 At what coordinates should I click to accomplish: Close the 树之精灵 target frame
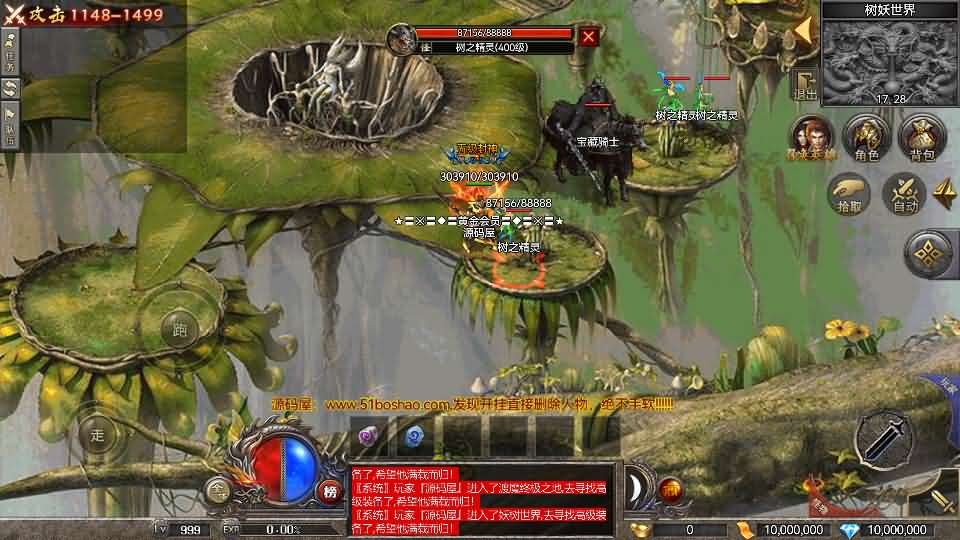pos(589,37)
